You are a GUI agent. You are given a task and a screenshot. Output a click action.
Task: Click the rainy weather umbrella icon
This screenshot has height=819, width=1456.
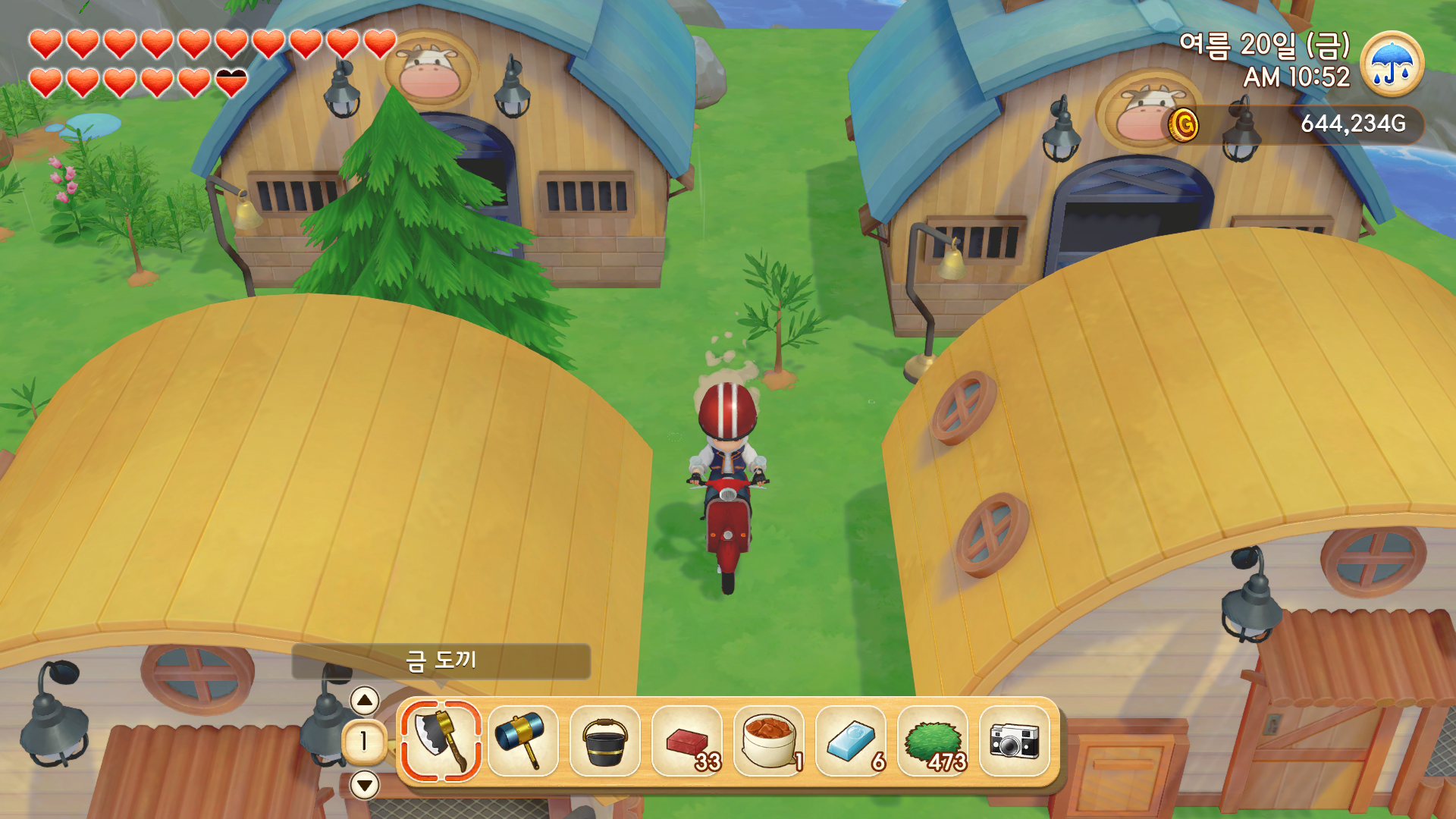pyautogui.click(x=1392, y=64)
